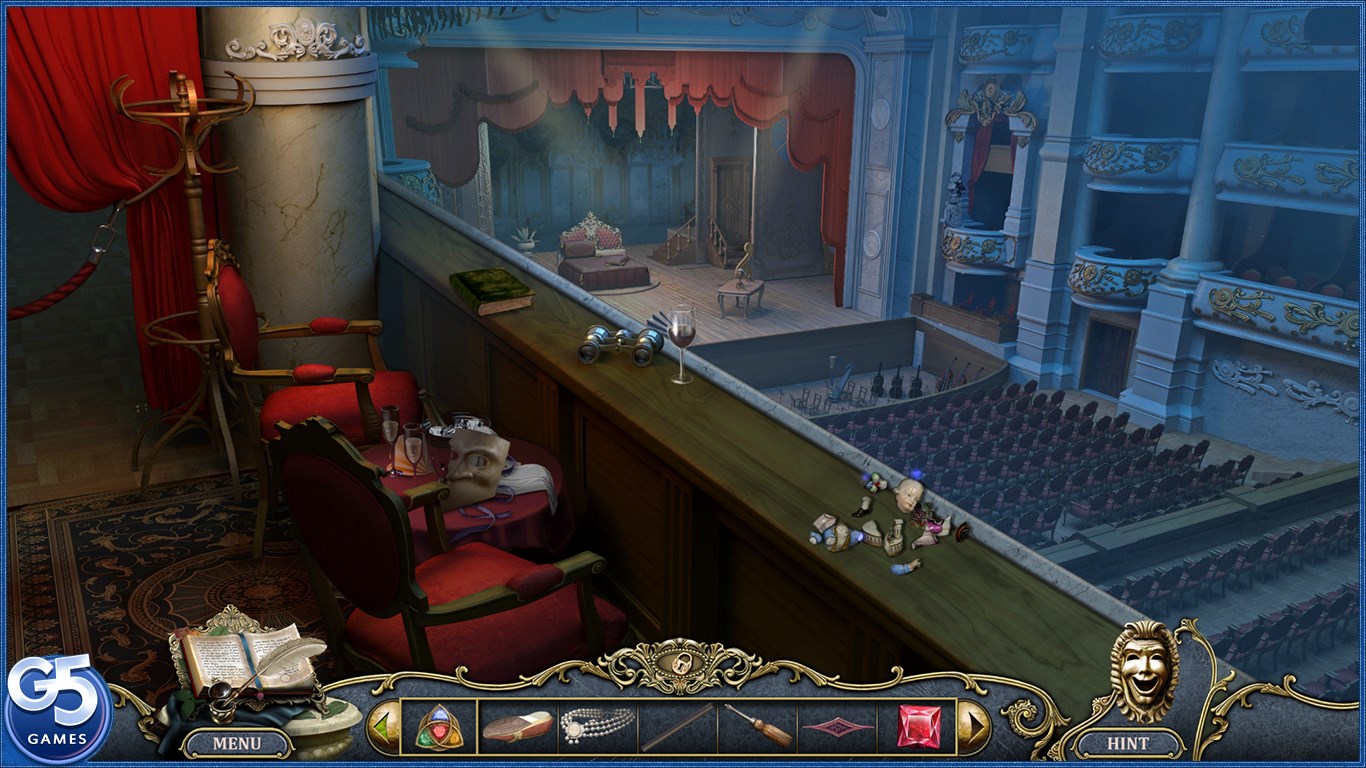Select the shoe item in inventory

point(517,727)
